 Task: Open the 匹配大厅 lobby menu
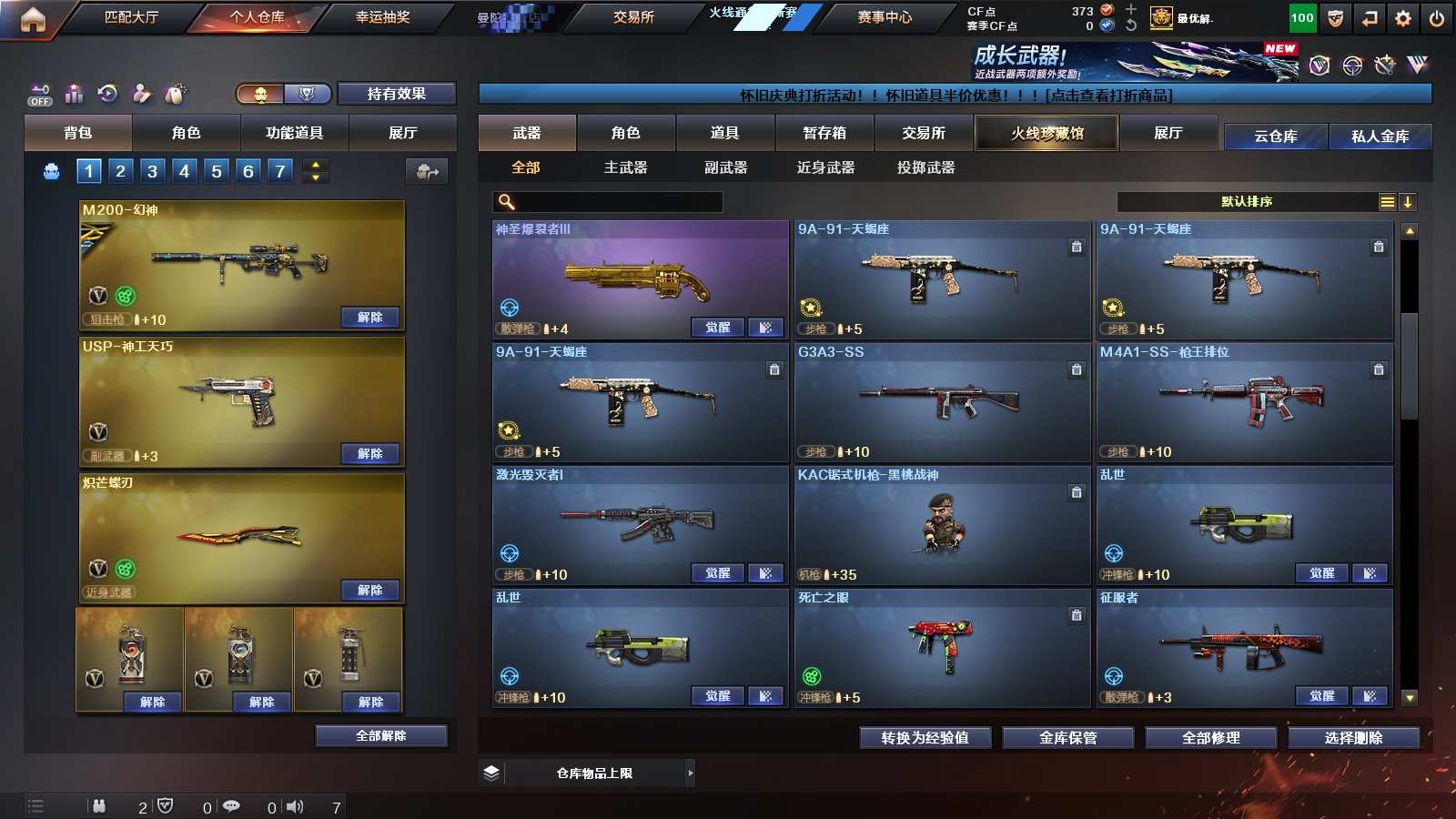tap(131, 17)
